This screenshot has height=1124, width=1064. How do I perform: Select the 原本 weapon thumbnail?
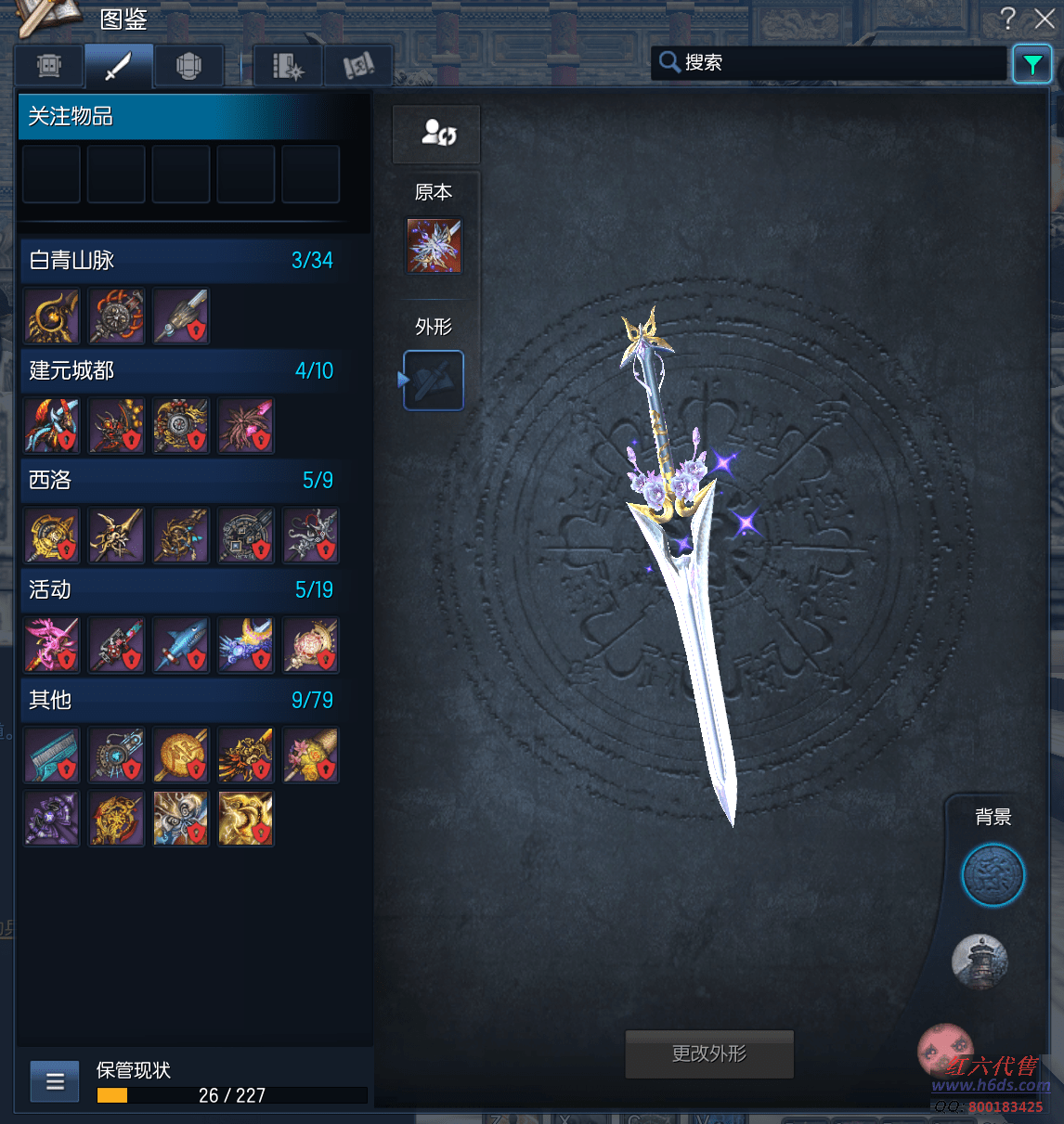pos(434,246)
